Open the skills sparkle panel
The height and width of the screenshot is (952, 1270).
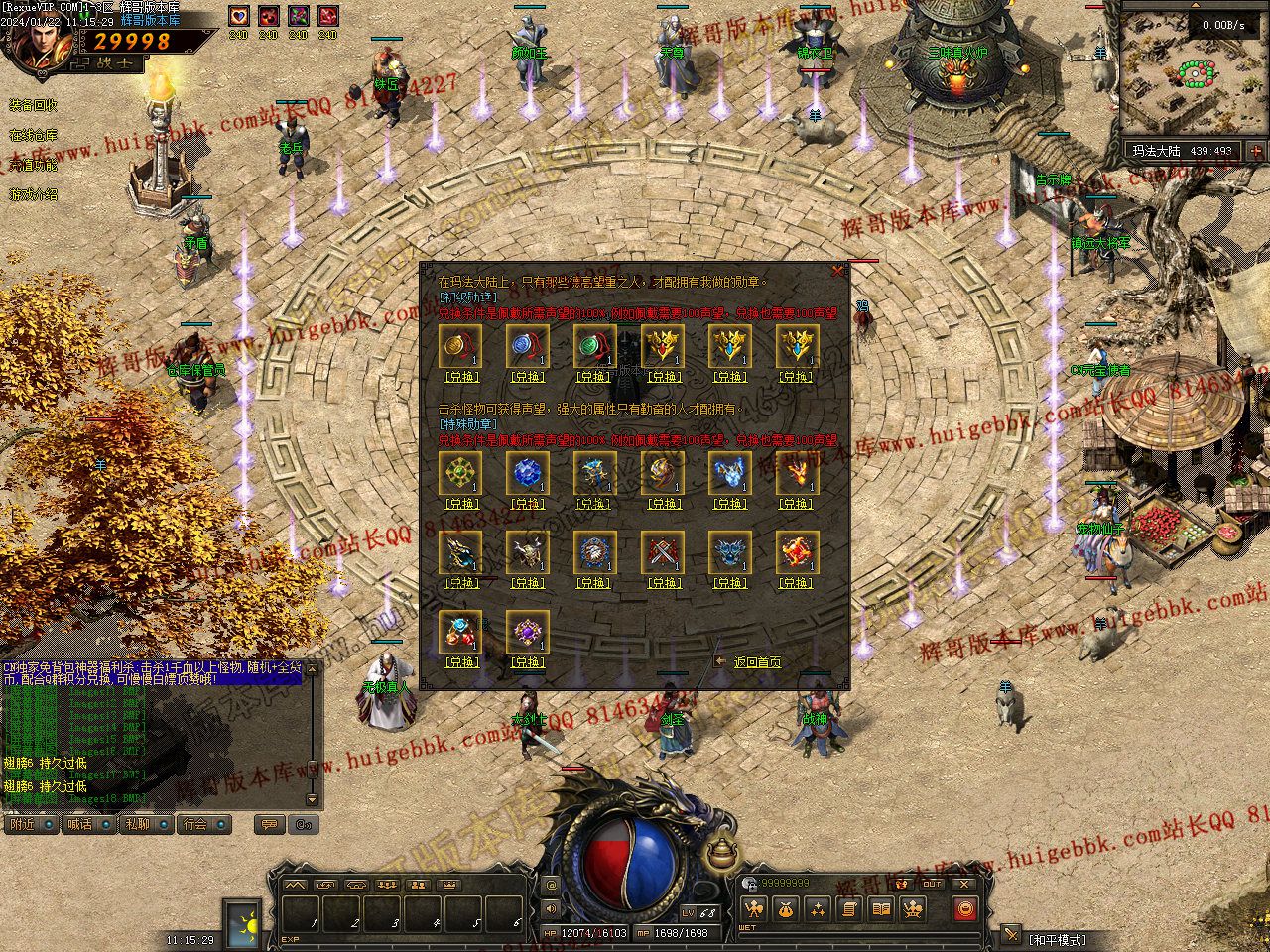point(818,908)
